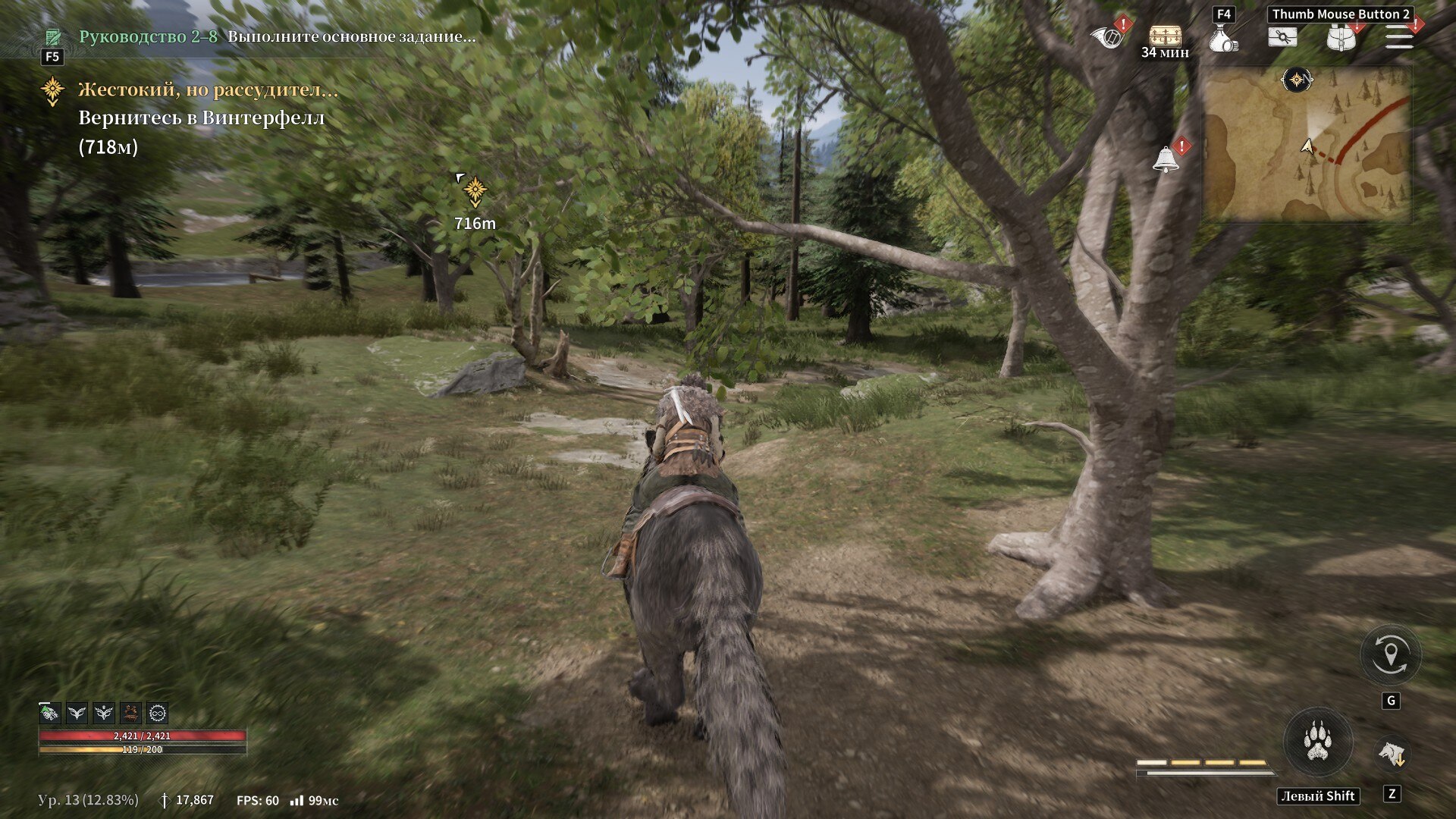The image size is (1456, 819).
Task: Inspect the buff icon with green arrow
Action: pos(49,713)
